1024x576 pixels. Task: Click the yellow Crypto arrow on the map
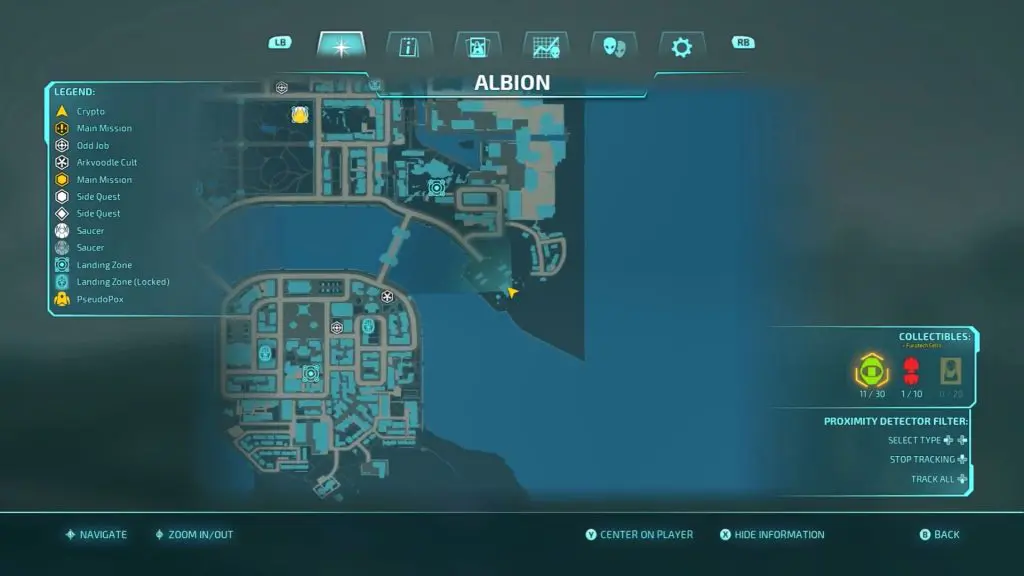512,292
